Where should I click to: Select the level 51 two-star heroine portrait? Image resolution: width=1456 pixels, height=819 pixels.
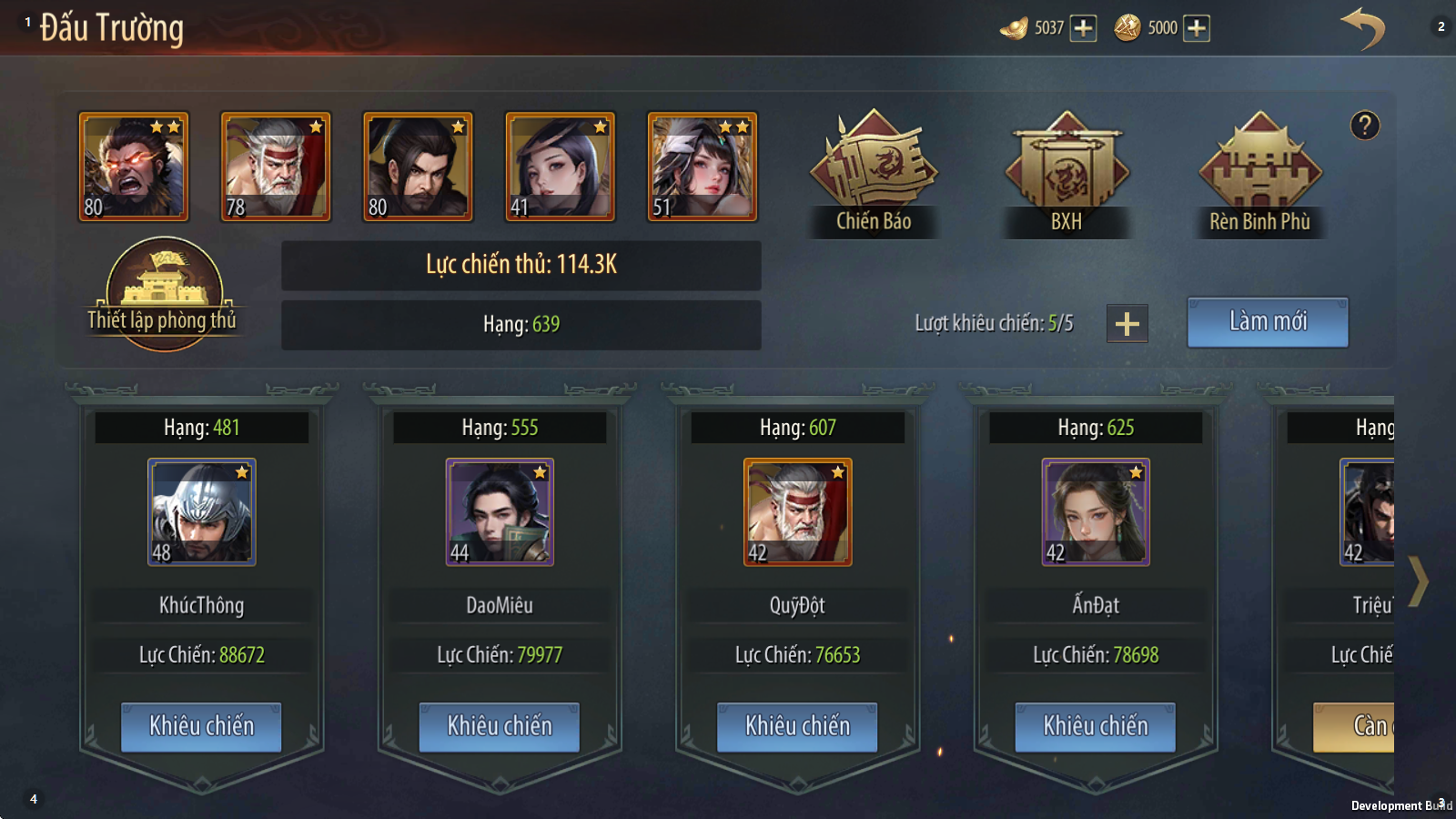pyautogui.click(x=702, y=167)
